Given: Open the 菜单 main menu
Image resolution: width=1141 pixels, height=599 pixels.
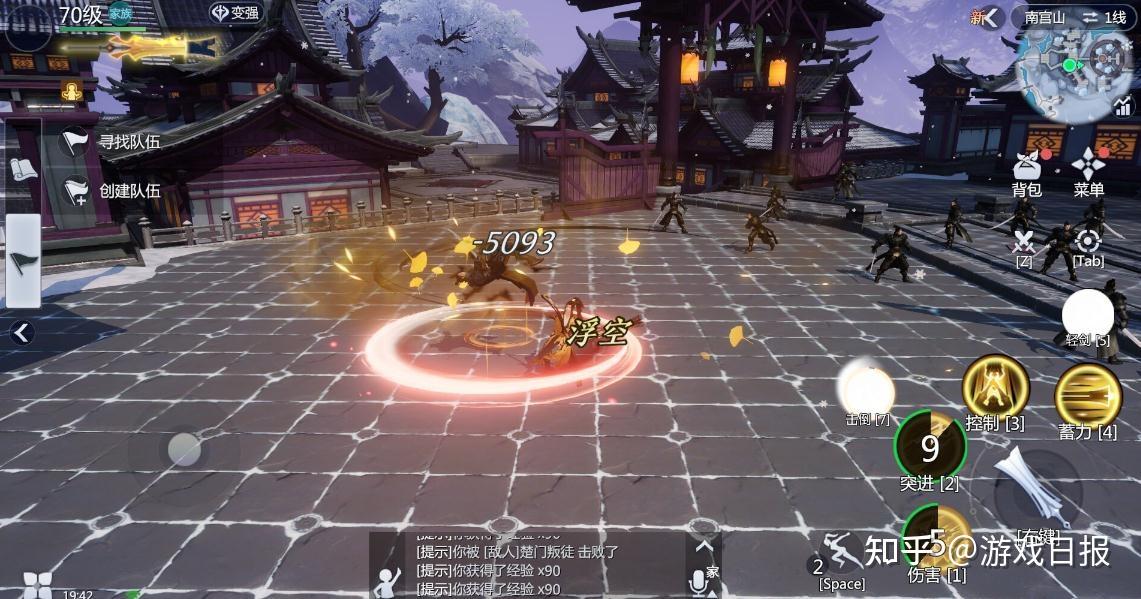Looking at the screenshot, I should [x=1088, y=170].
